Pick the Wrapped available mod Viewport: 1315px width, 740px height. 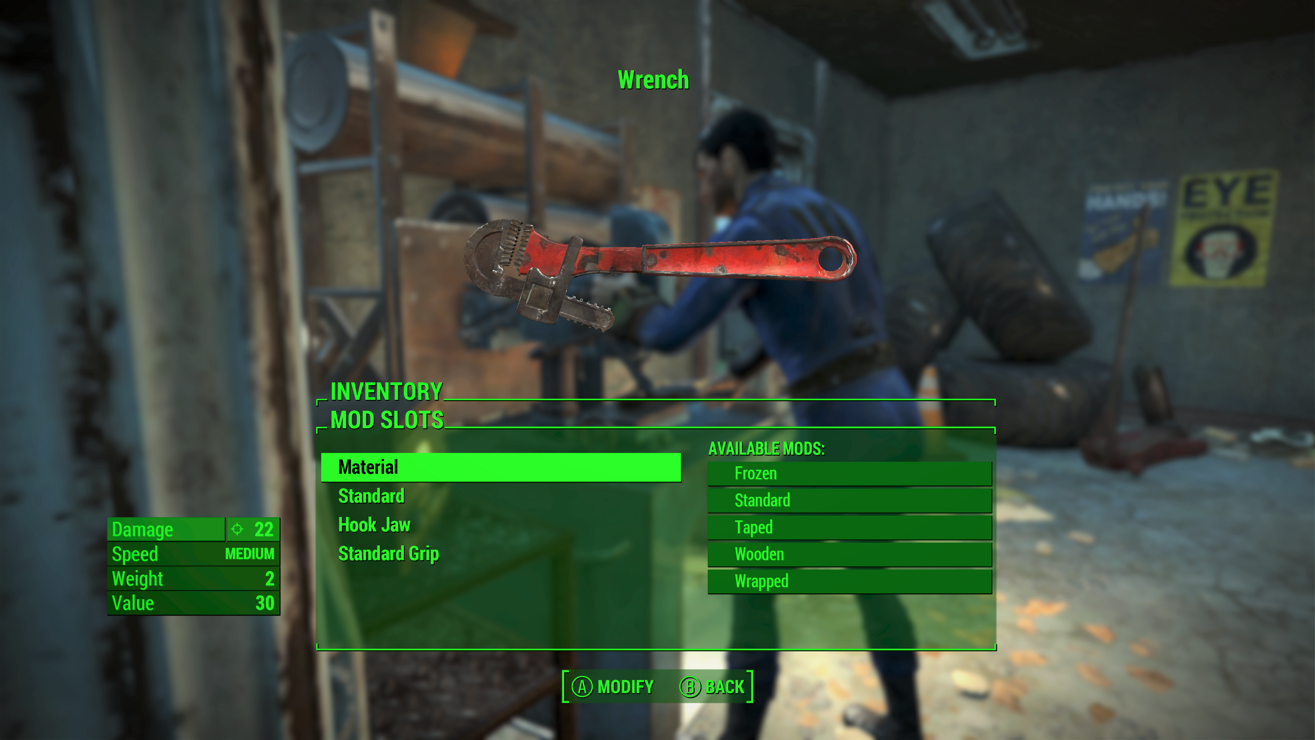point(849,581)
